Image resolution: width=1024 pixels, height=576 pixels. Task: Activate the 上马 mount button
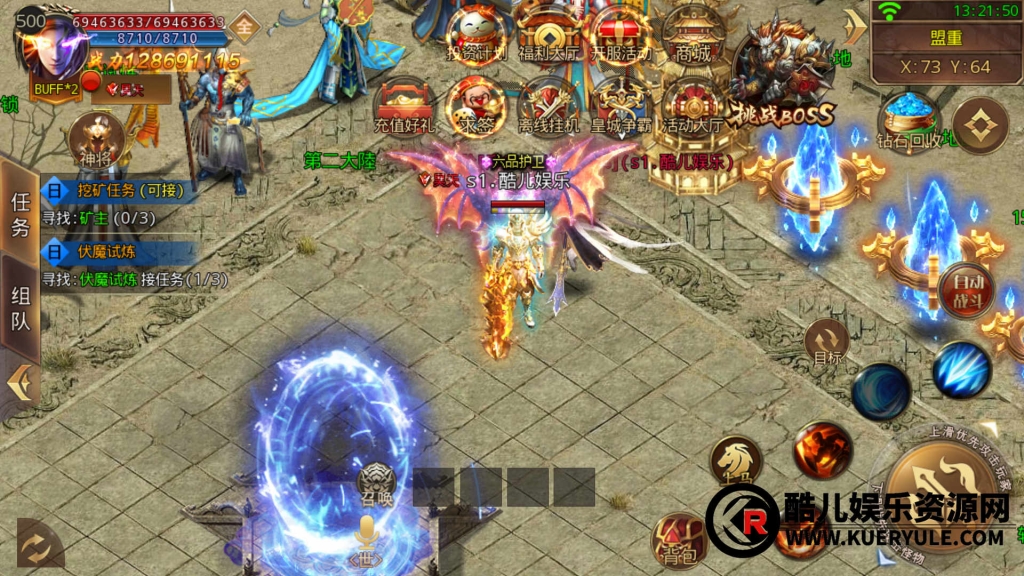point(736,462)
